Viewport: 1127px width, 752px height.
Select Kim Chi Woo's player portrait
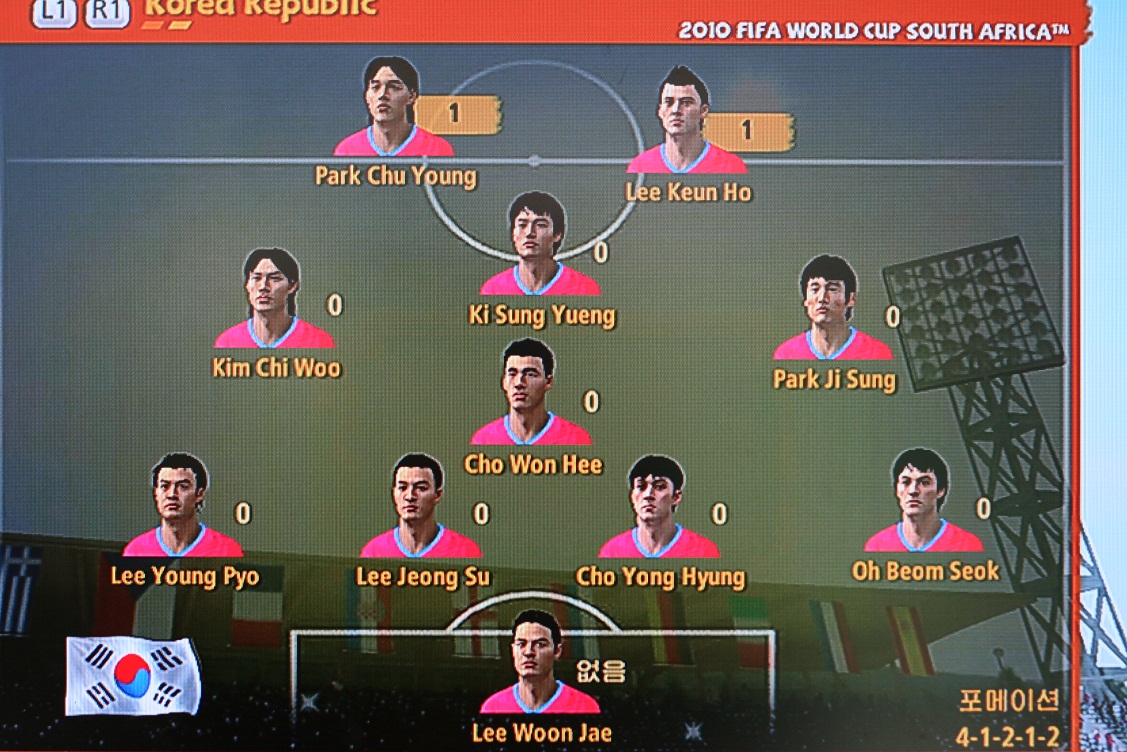(x=273, y=299)
